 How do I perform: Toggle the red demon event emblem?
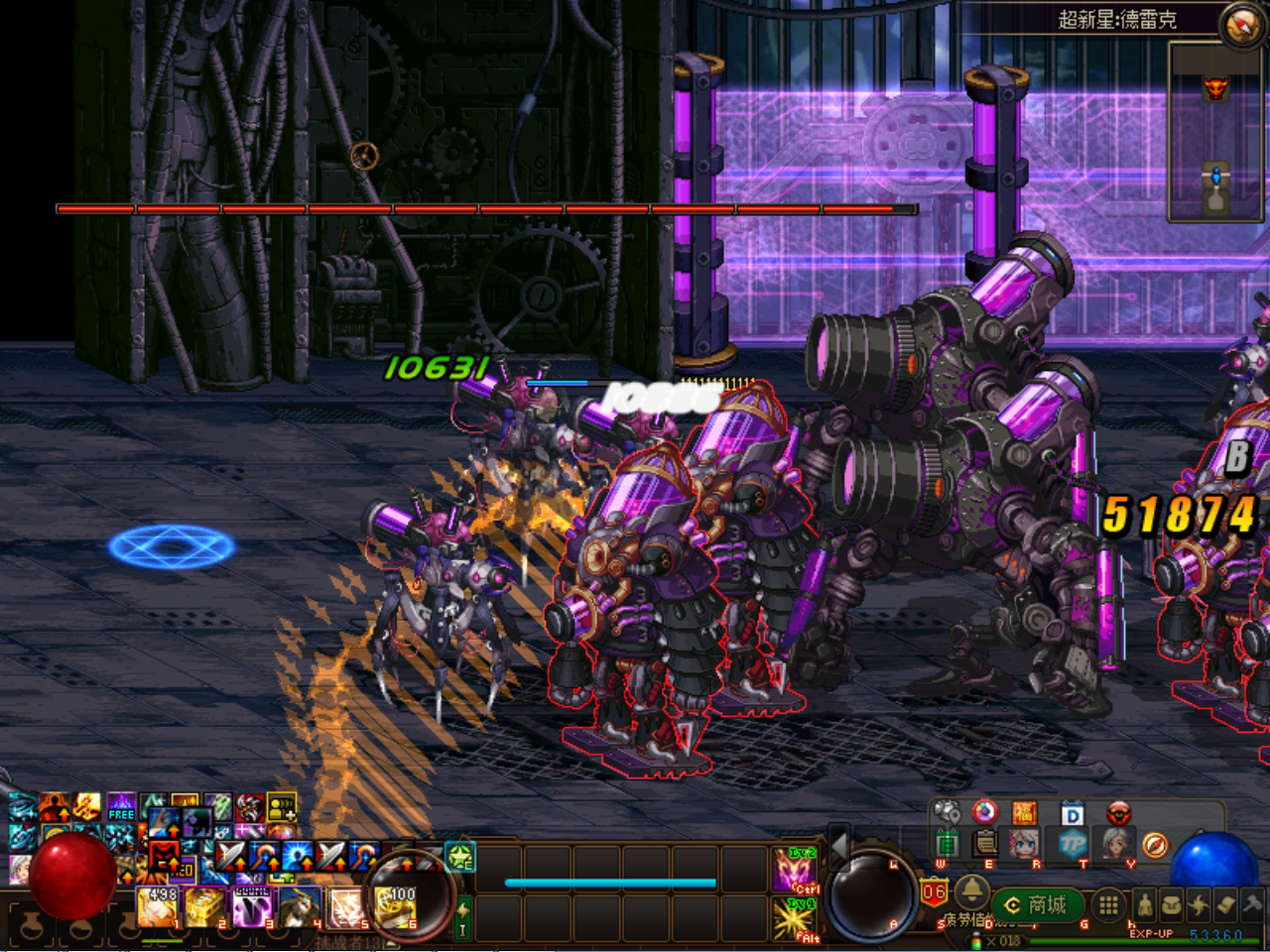(x=1118, y=813)
